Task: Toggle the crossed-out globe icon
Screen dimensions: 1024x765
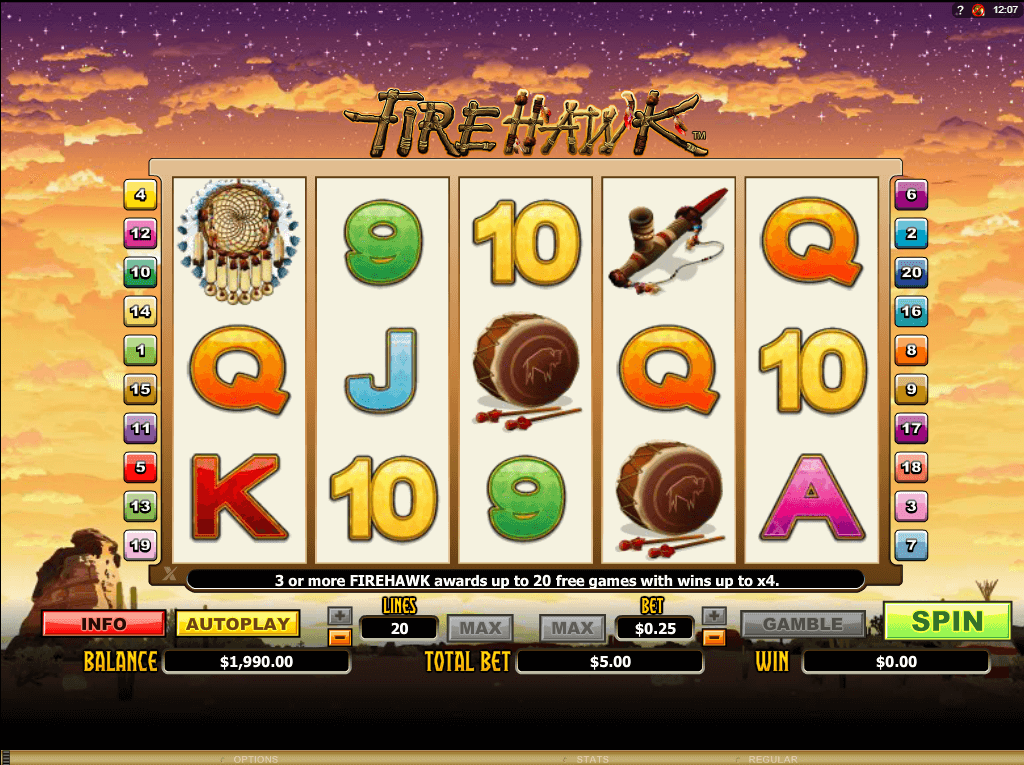Action: (x=978, y=9)
